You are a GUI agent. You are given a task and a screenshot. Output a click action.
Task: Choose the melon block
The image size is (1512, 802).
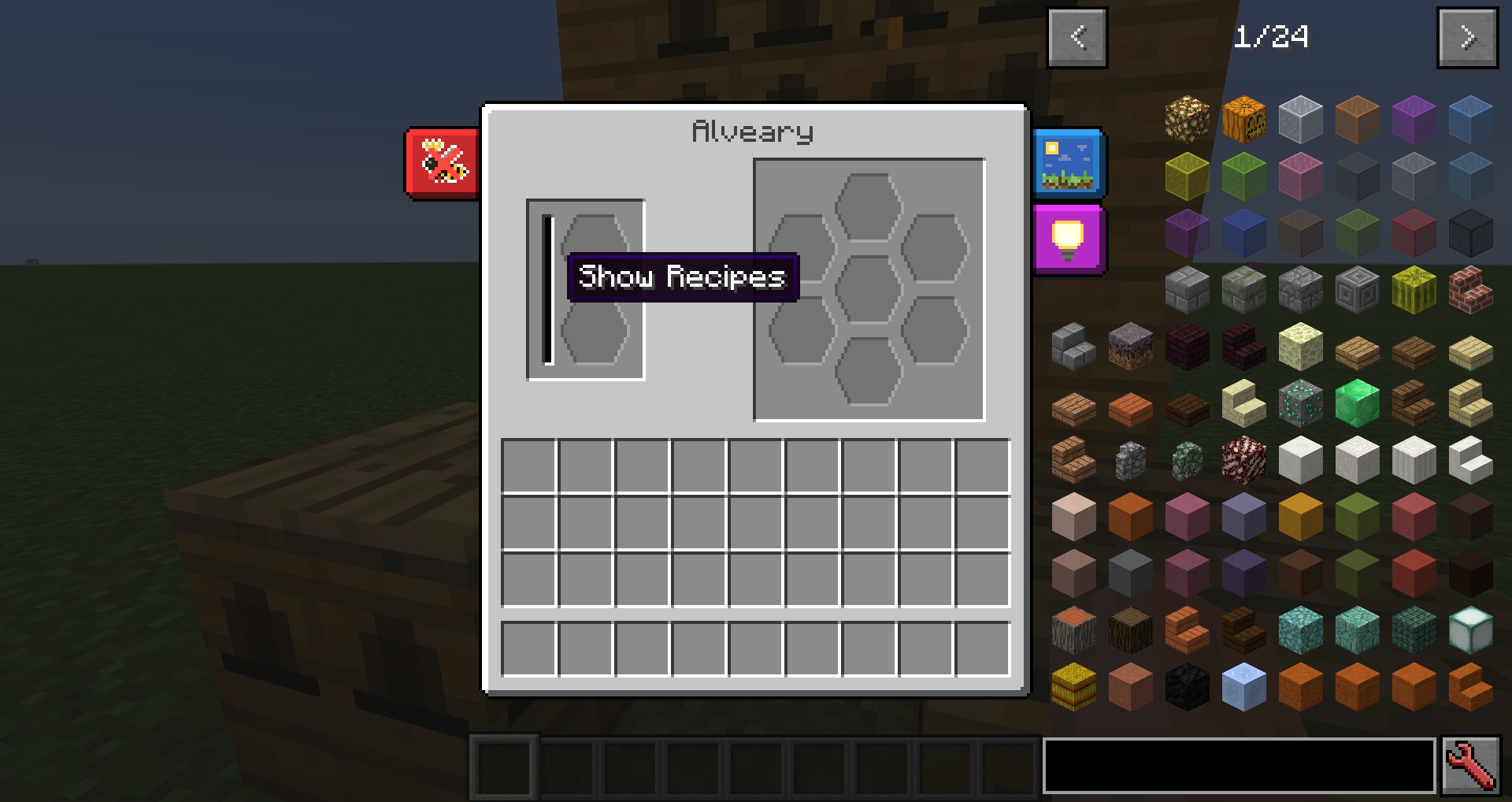pyautogui.click(x=1414, y=289)
